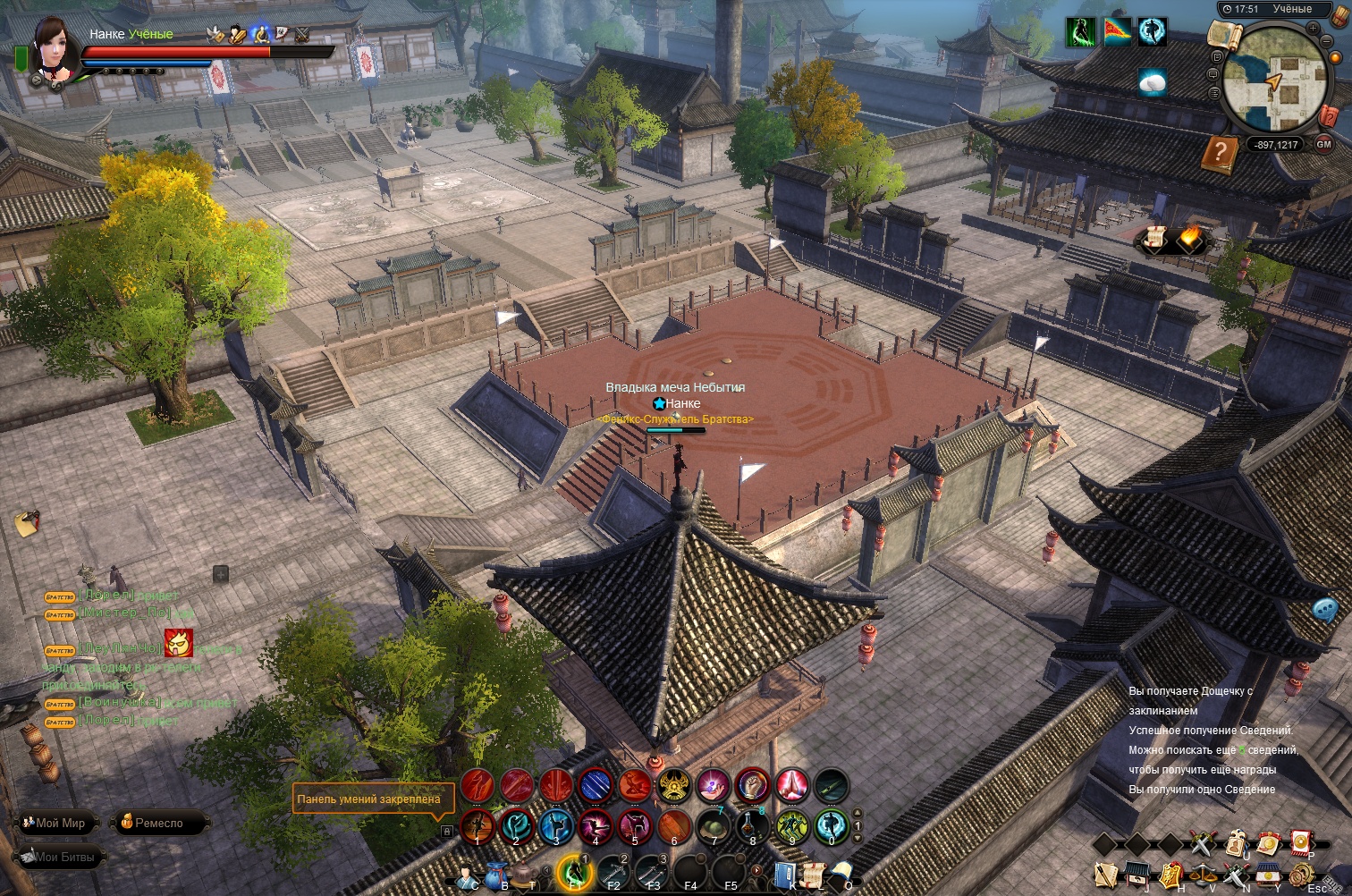Click the GM support button
1352x896 pixels.
pyautogui.click(x=1324, y=144)
